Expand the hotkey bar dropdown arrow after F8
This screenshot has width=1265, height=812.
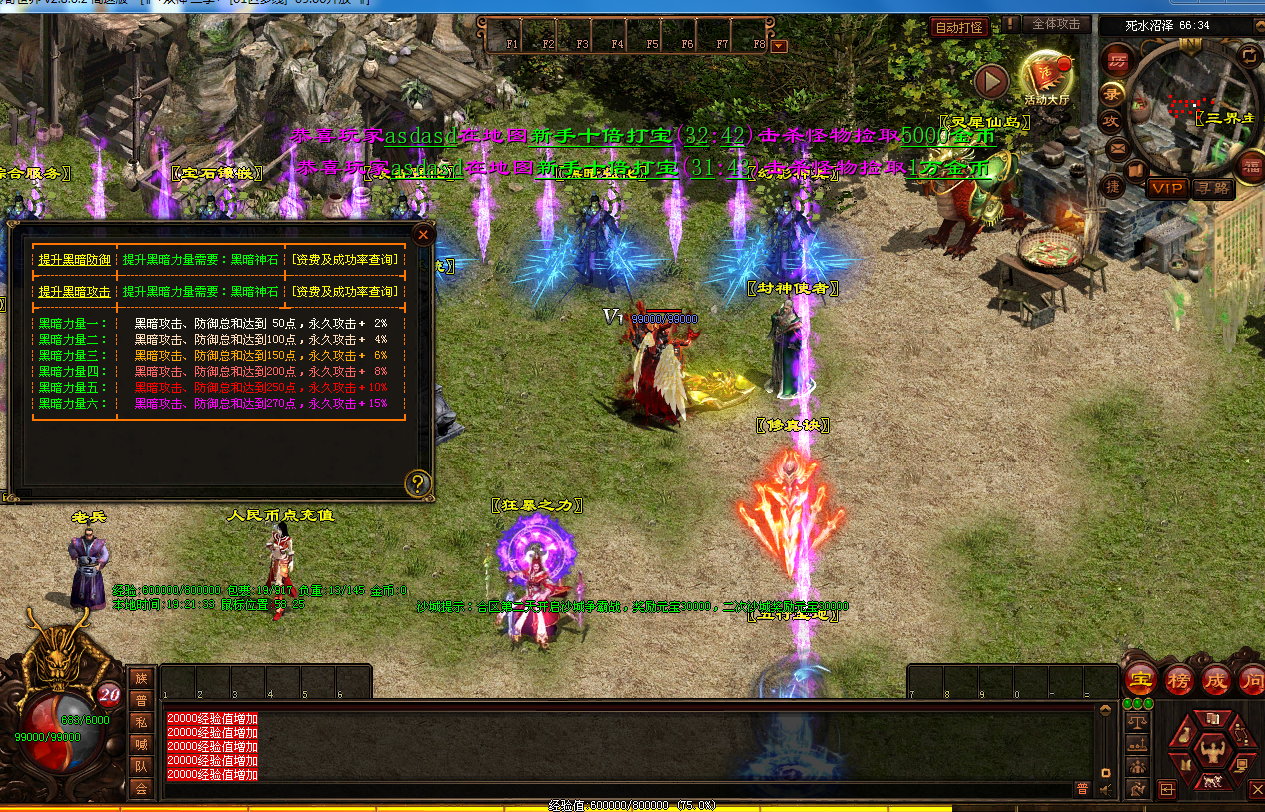tap(779, 46)
